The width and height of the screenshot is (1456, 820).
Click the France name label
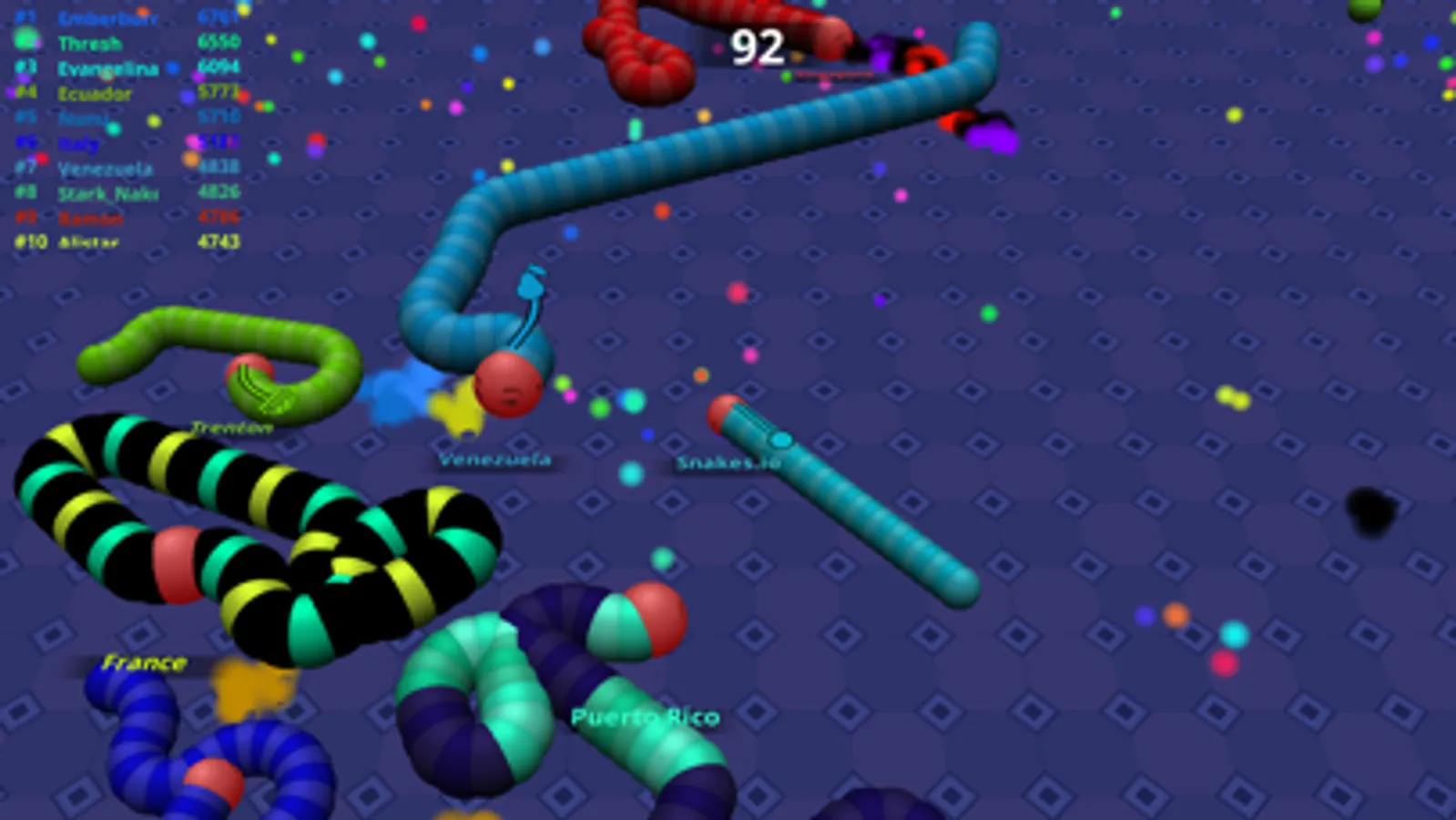pos(144,662)
